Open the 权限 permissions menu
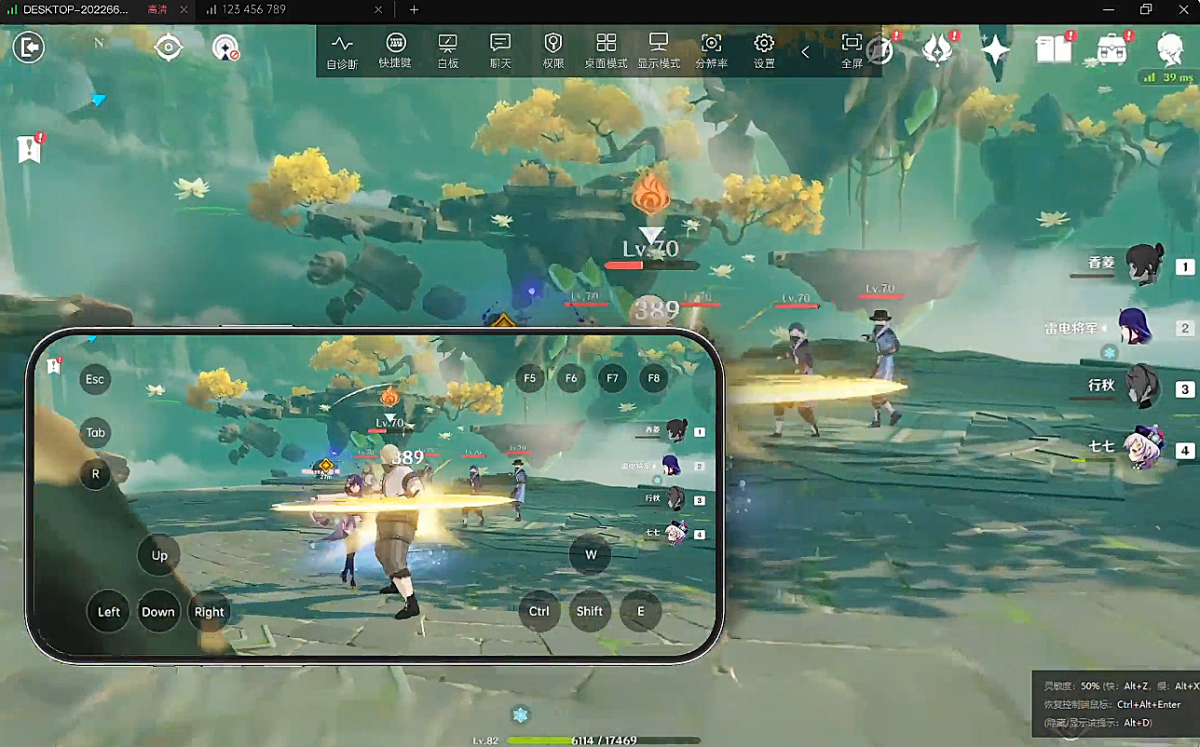 553,51
